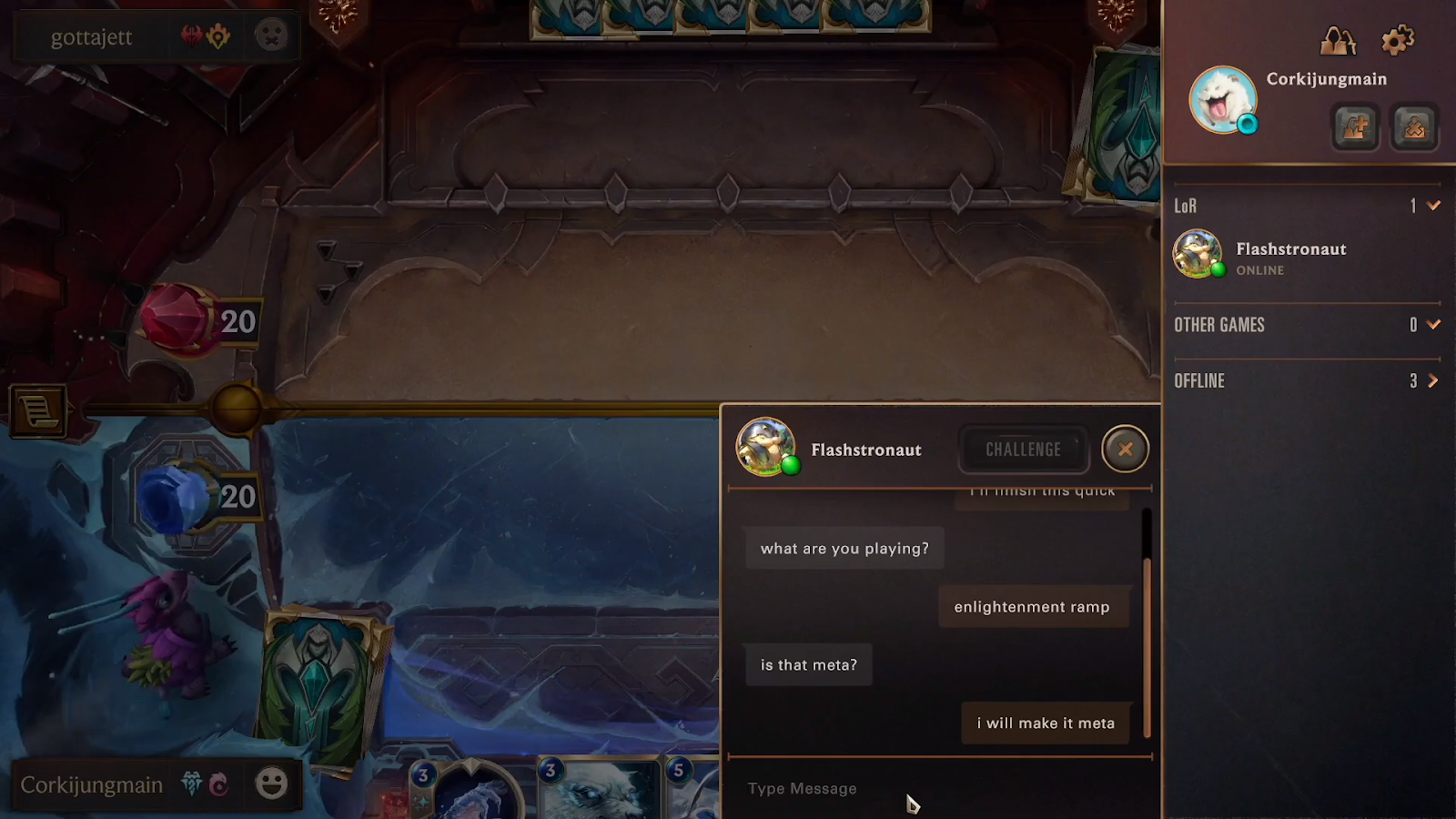Click the match history scroll icon on the left

36,411
